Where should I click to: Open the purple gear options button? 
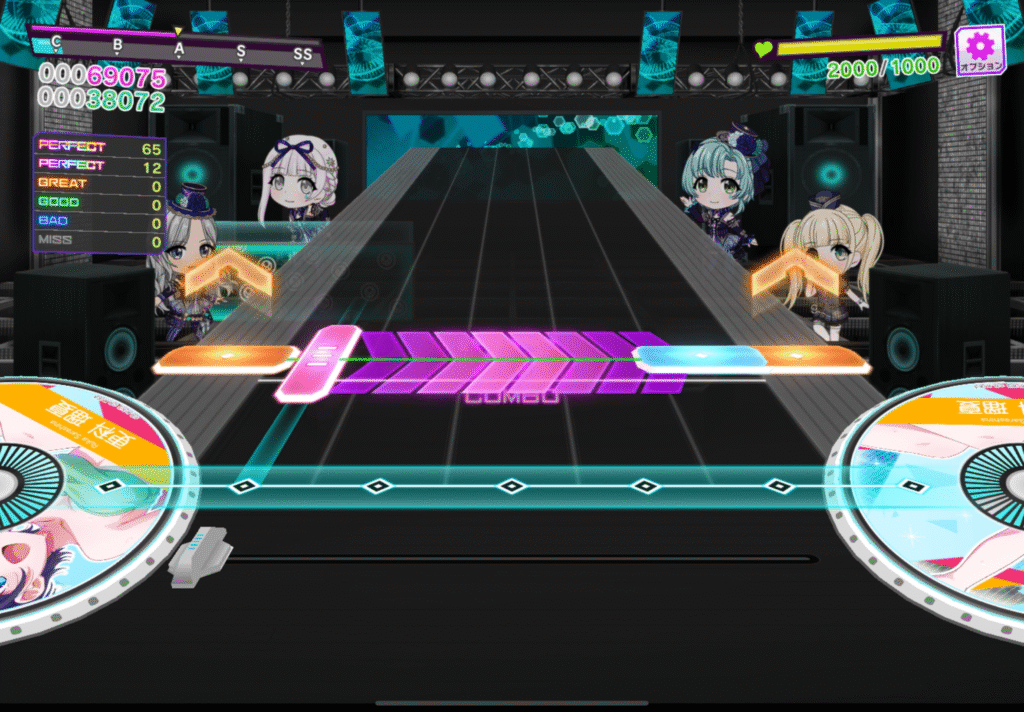pyautogui.click(x=979, y=49)
